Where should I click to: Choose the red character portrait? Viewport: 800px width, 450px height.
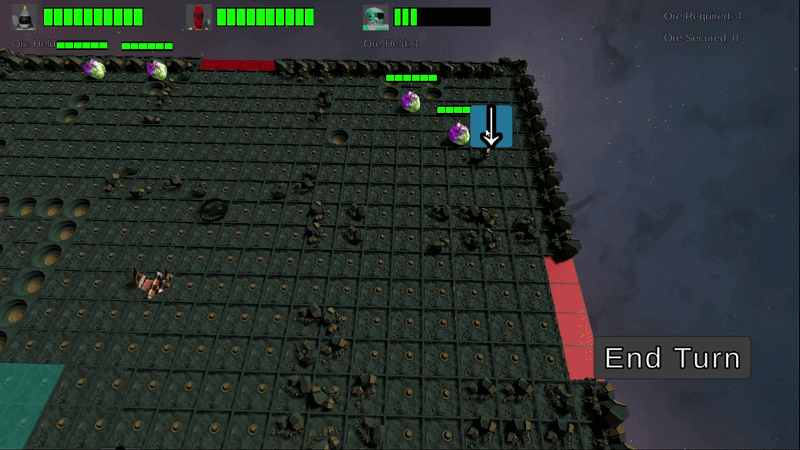pyautogui.click(x=199, y=17)
